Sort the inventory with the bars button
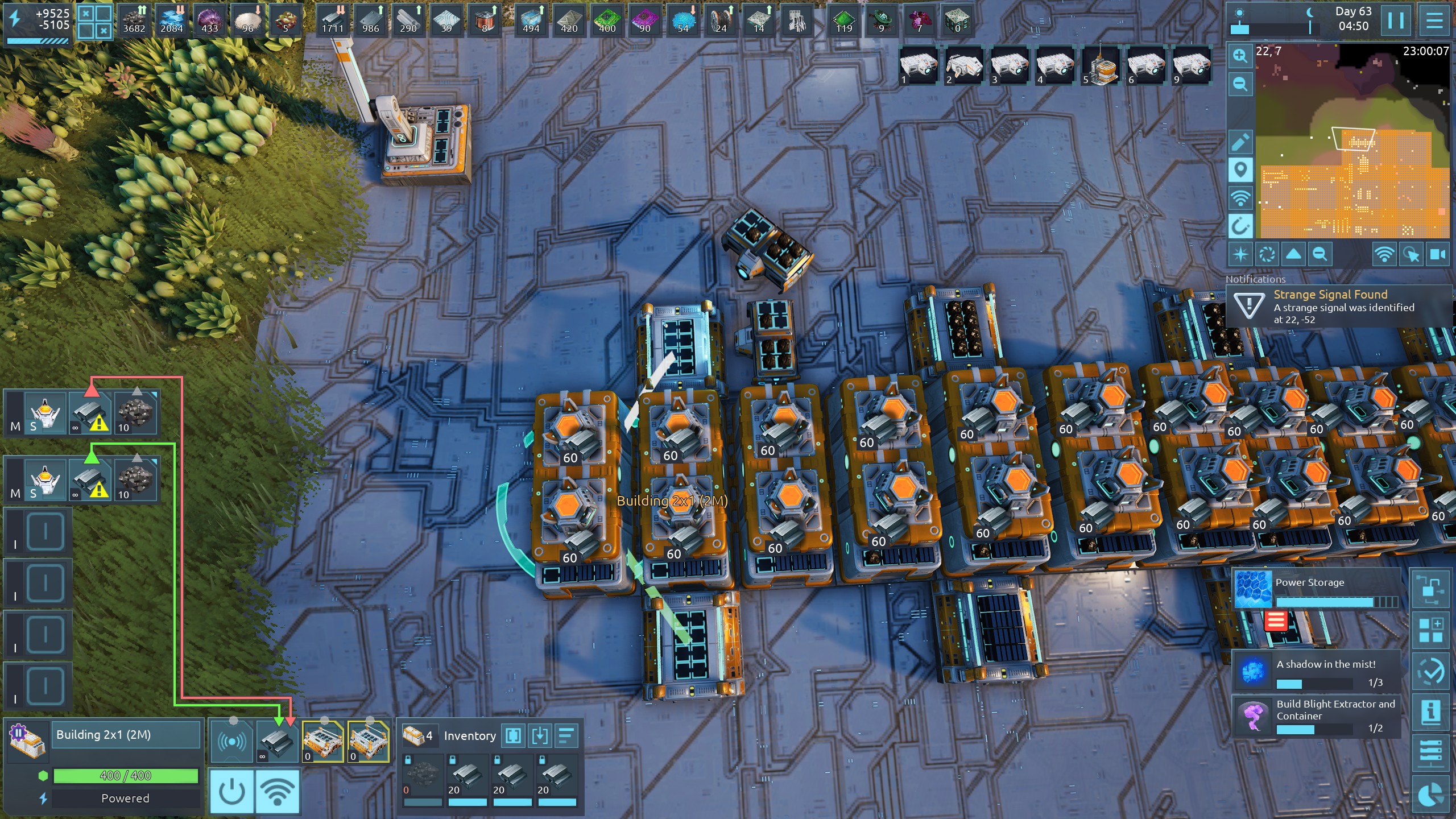 click(x=566, y=736)
